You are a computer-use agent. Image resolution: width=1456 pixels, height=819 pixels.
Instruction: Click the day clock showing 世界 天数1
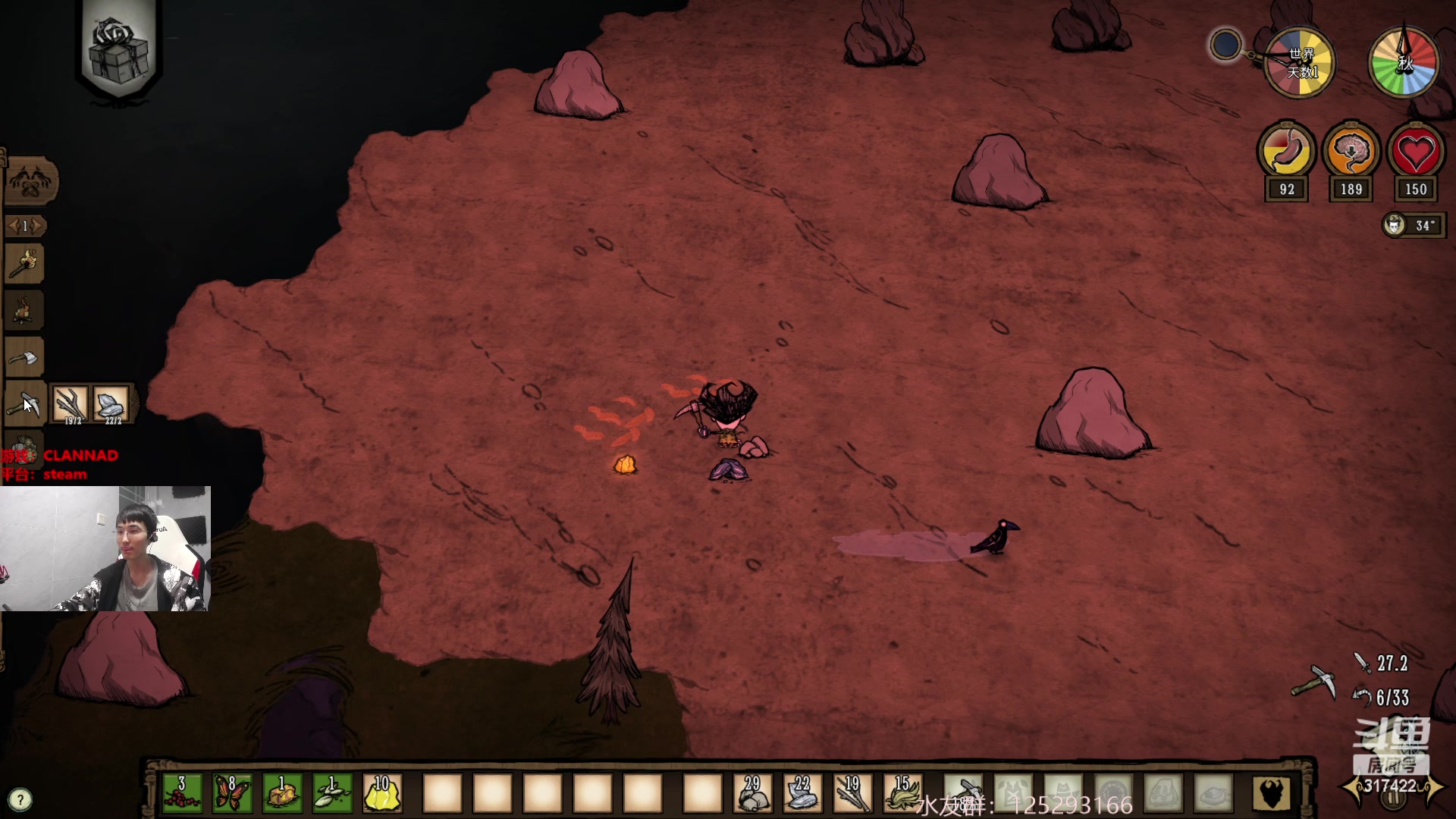pos(1300,64)
